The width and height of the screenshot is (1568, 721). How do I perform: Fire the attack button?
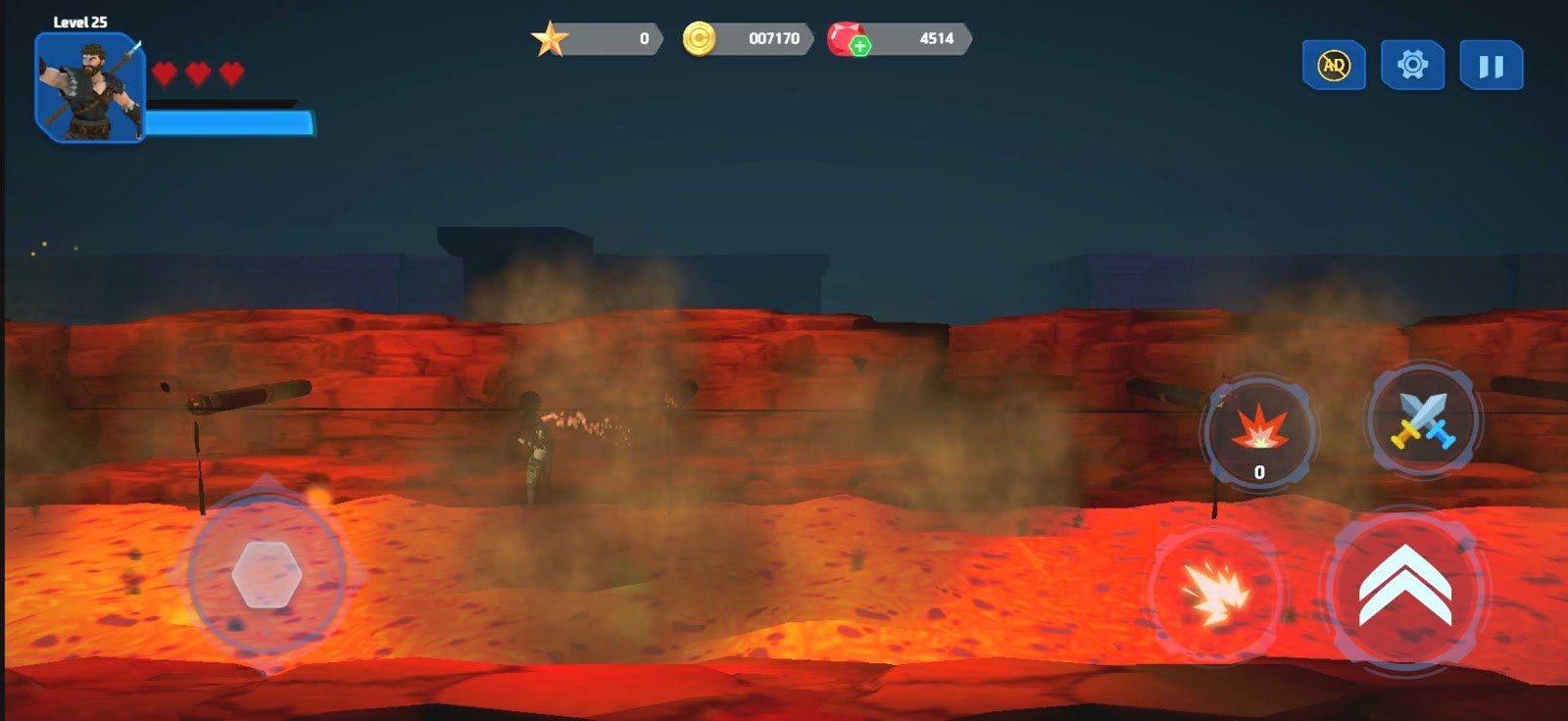click(x=1216, y=592)
